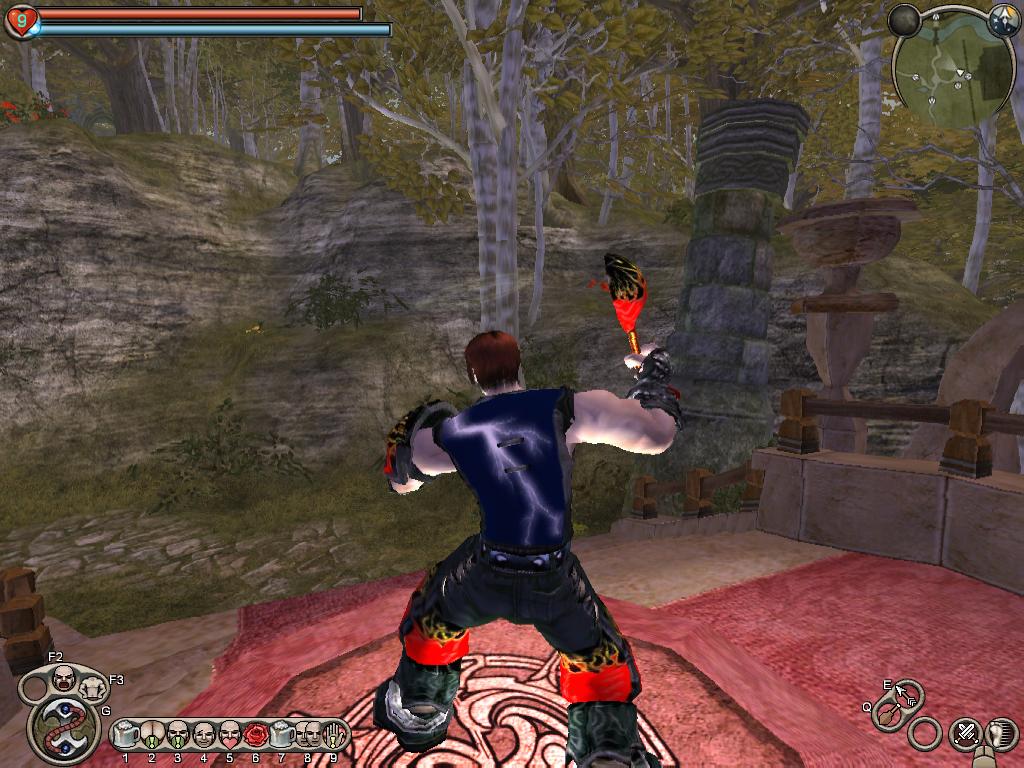Use the beer mug in hotbar slot 7
Image resolution: width=1024 pixels, height=768 pixels.
coord(282,735)
